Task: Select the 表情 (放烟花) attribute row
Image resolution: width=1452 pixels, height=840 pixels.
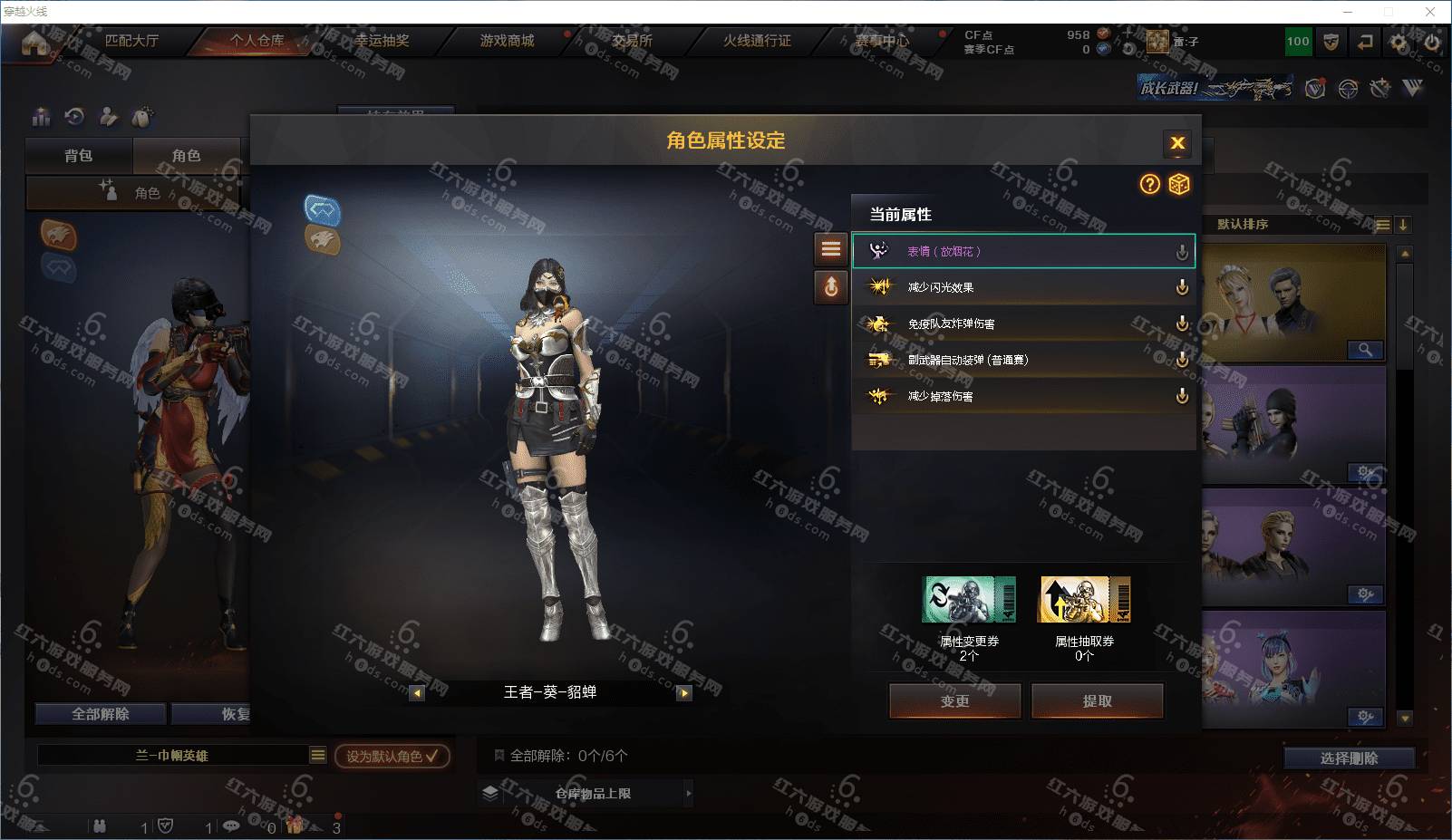Action: coord(1022,251)
